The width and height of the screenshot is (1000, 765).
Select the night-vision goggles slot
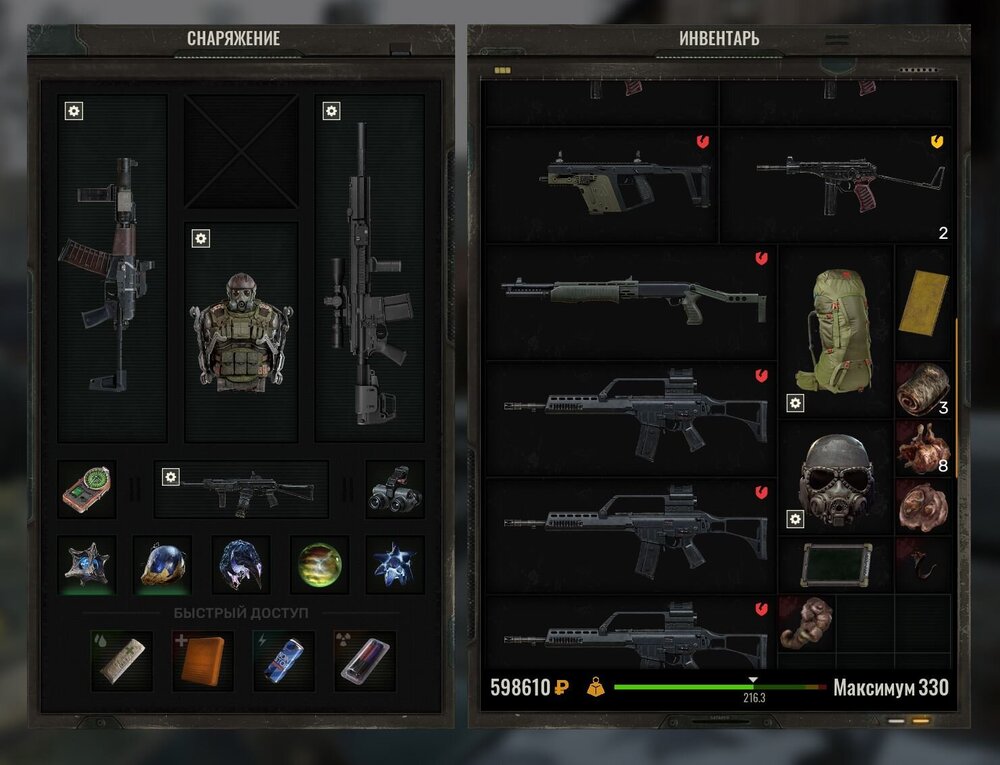pos(394,489)
